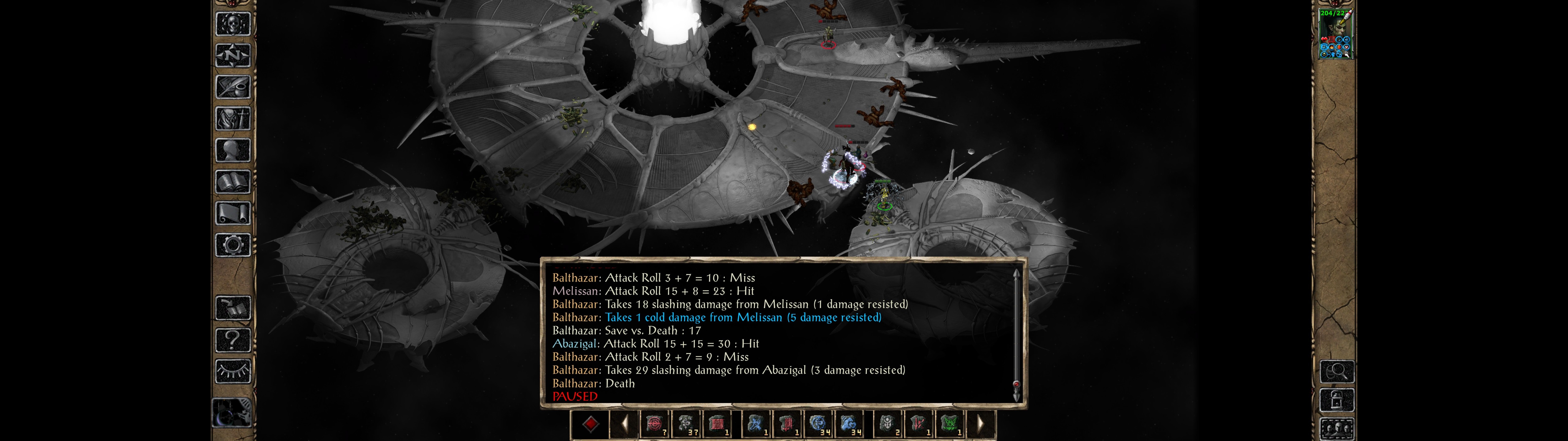
Task: Show help with the question mark button
Action: (233, 339)
